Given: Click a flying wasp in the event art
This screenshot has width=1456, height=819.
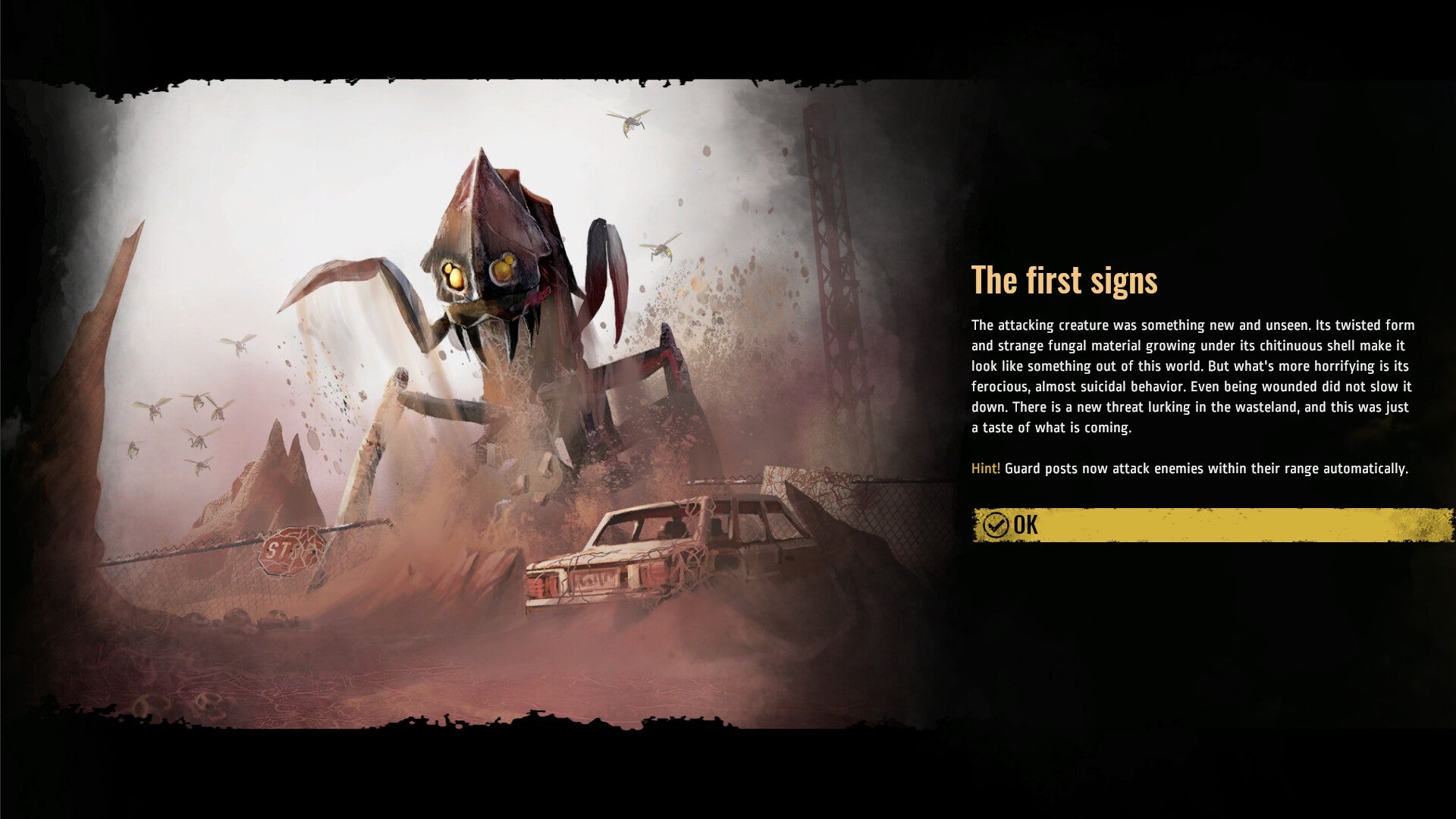Looking at the screenshot, I should (631, 123).
